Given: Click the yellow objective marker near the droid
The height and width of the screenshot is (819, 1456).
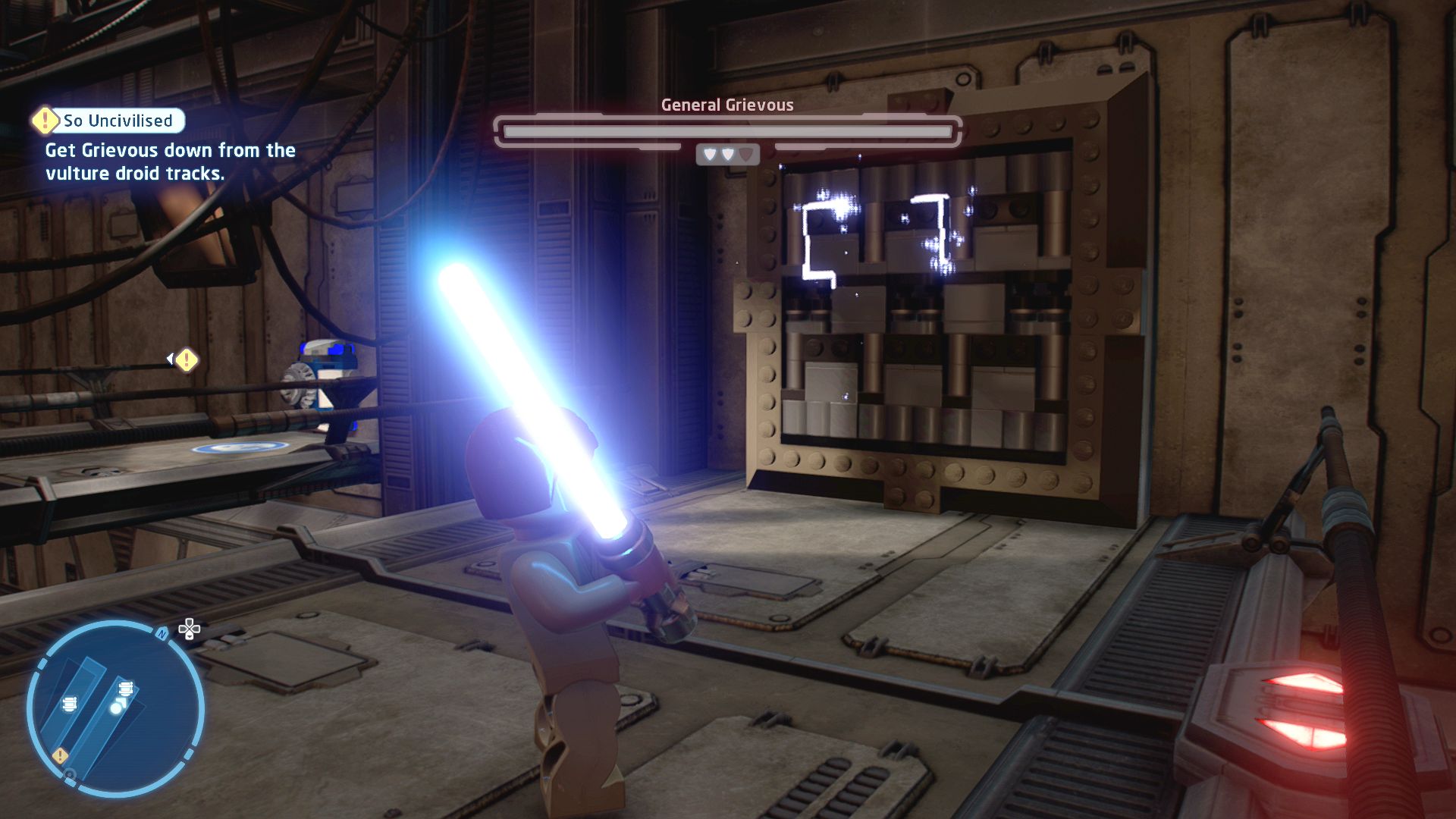Looking at the screenshot, I should click(x=187, y=360).
